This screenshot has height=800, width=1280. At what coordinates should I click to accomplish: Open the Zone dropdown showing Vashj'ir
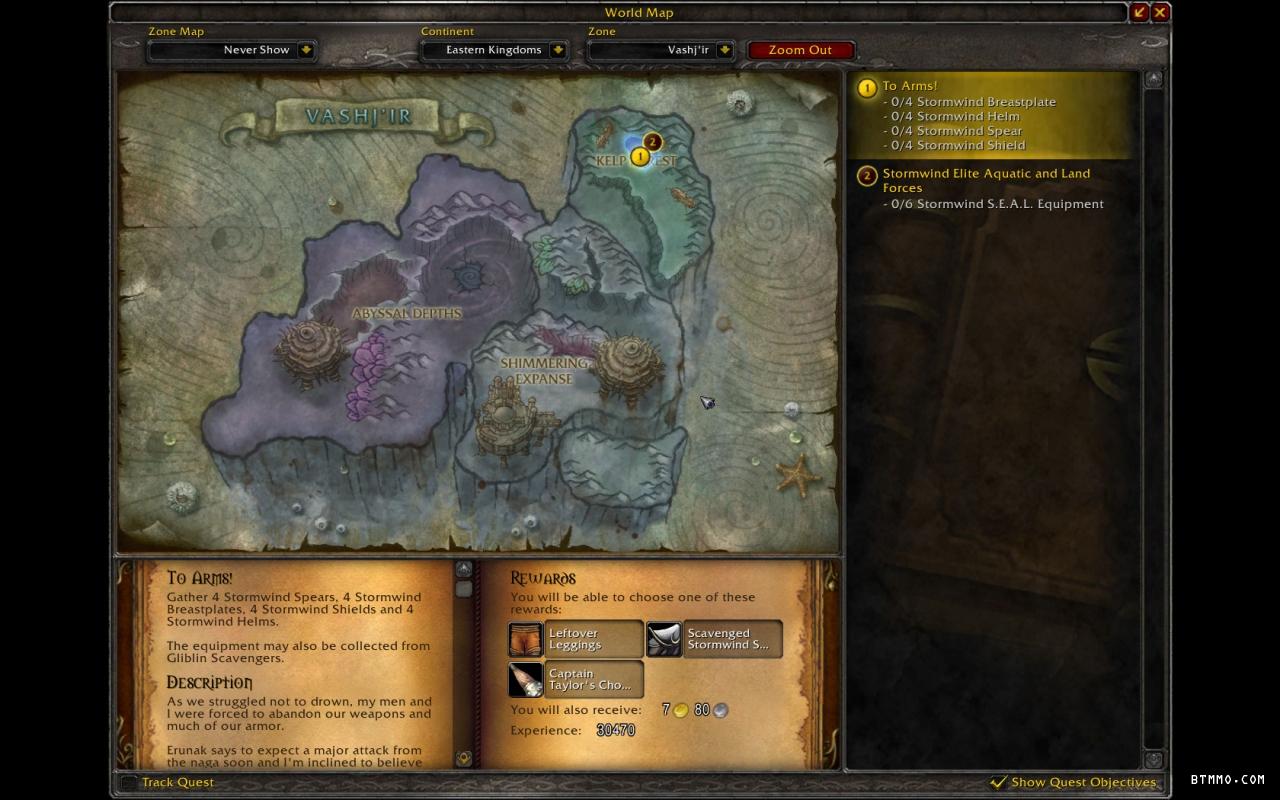point(725,50)
